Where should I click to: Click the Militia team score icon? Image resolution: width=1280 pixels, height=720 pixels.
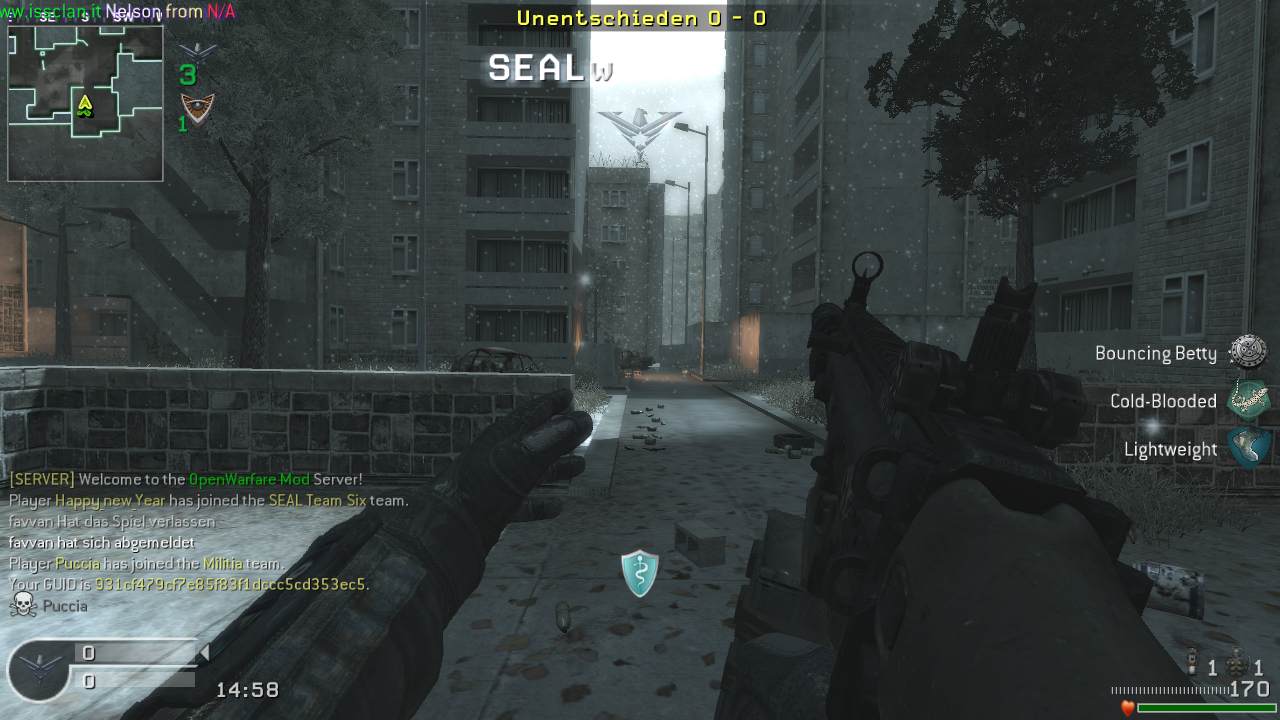pos(197,108)
